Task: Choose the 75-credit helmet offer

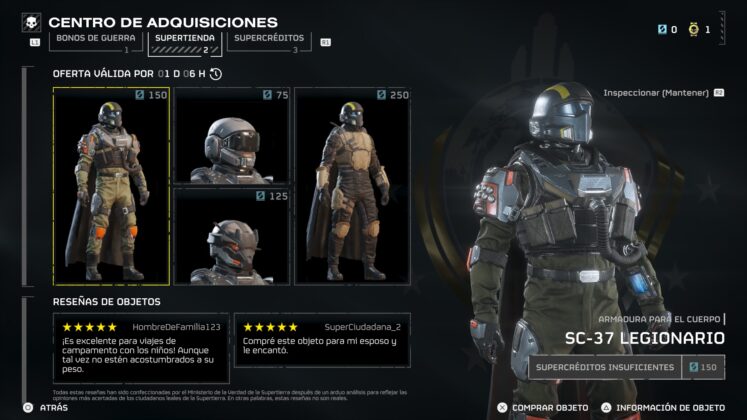Action: 232,135
